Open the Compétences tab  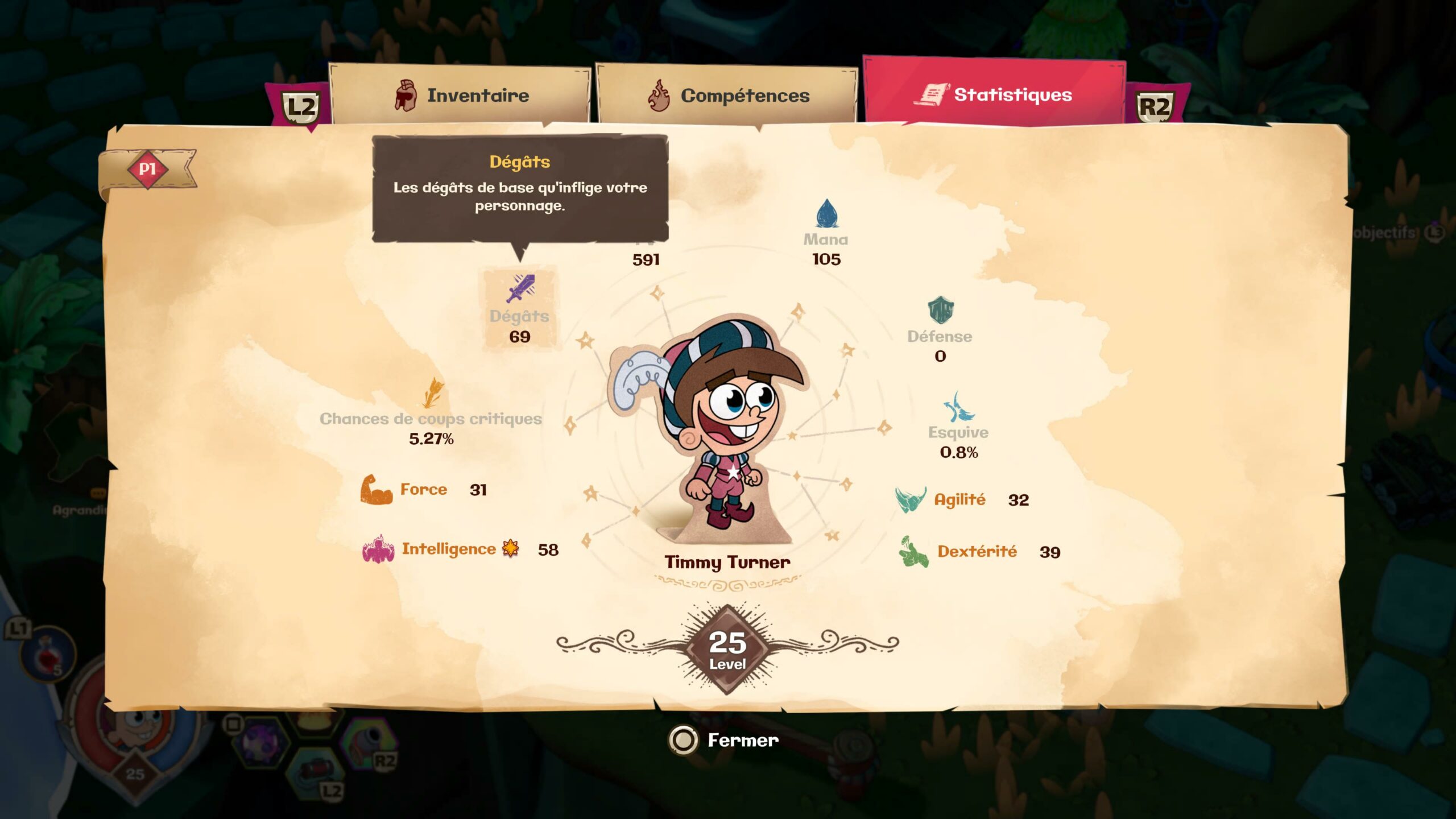727,95
